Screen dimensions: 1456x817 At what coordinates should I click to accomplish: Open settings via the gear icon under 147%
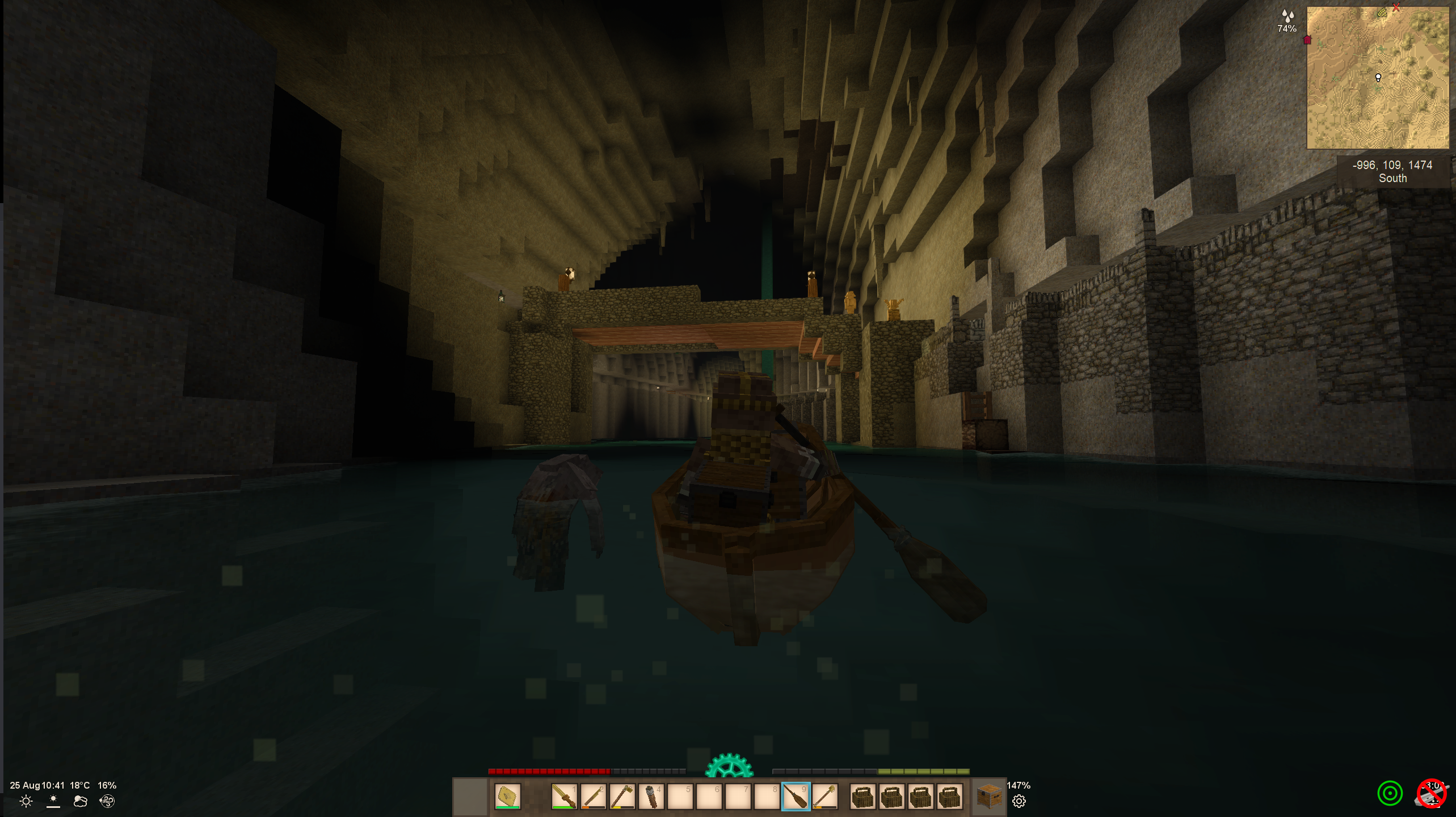pyautogui.click(x=1019, y=801)
